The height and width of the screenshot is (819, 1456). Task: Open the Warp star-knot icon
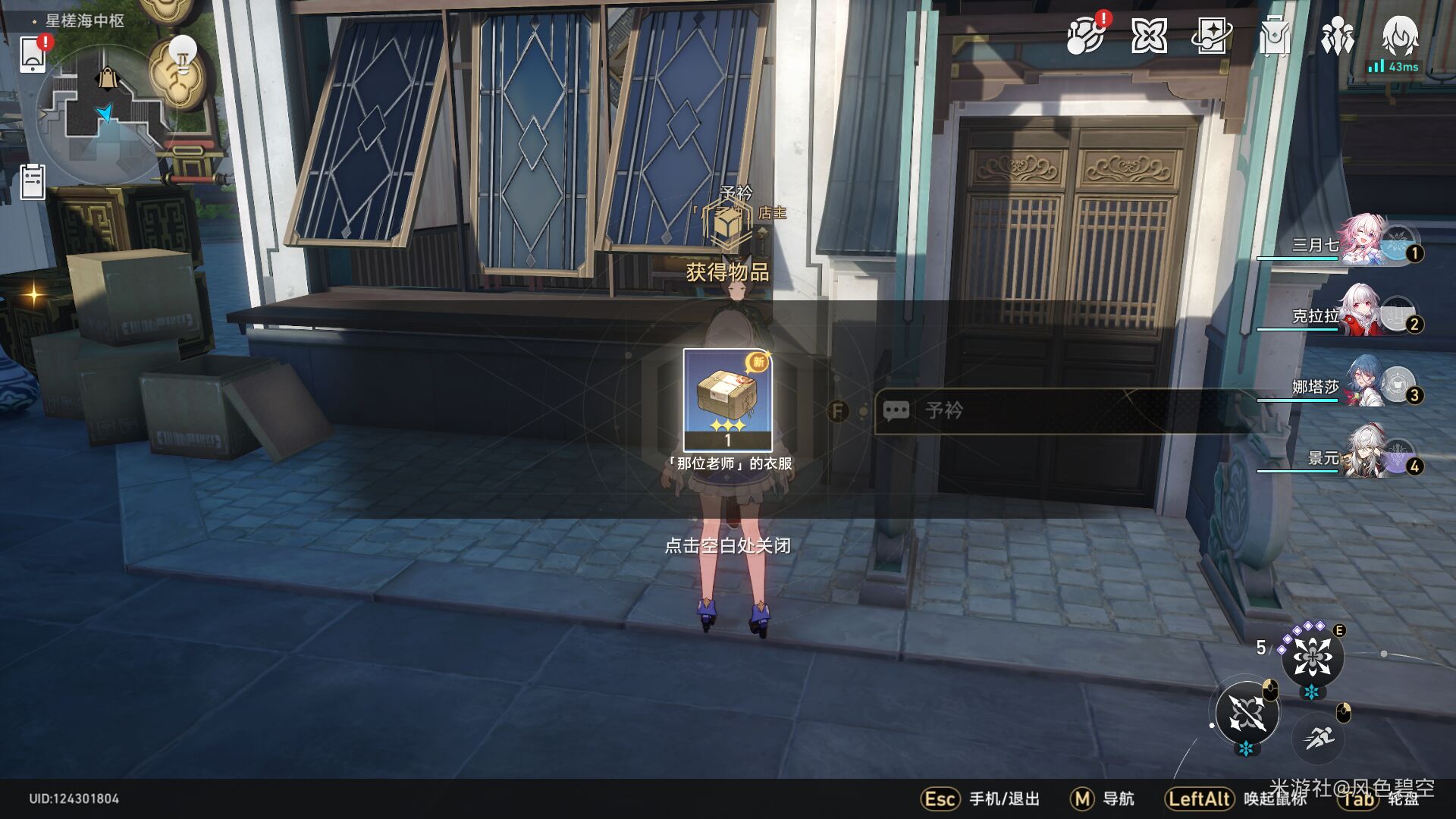pyautogui.click(x=1148, y=36)
